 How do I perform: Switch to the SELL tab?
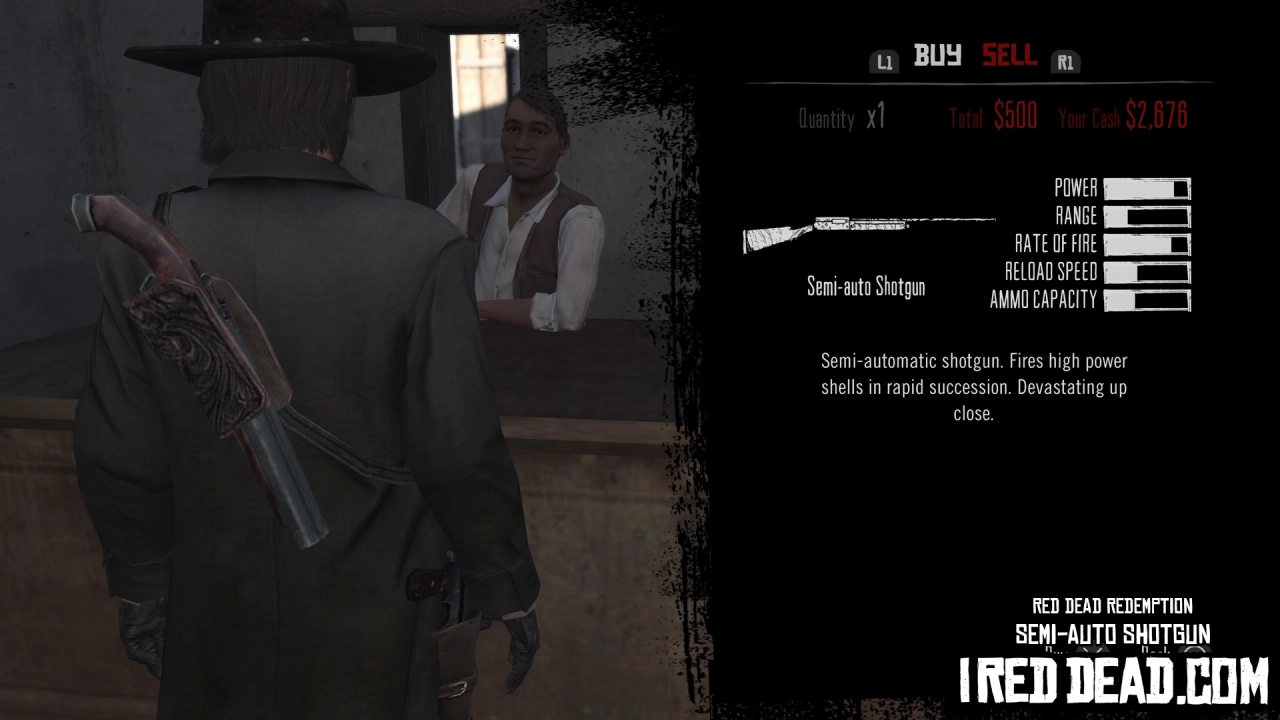(x=1010, y=56)
